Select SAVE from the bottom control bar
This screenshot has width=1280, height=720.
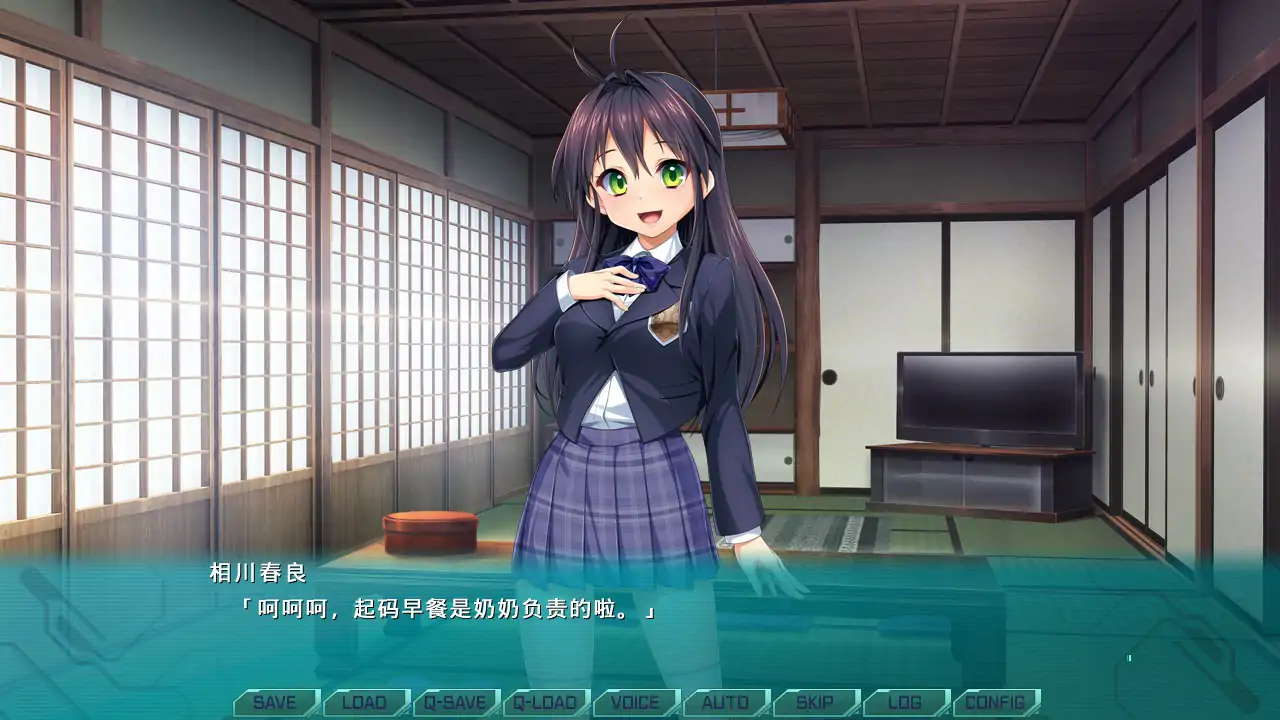[277, 702]
